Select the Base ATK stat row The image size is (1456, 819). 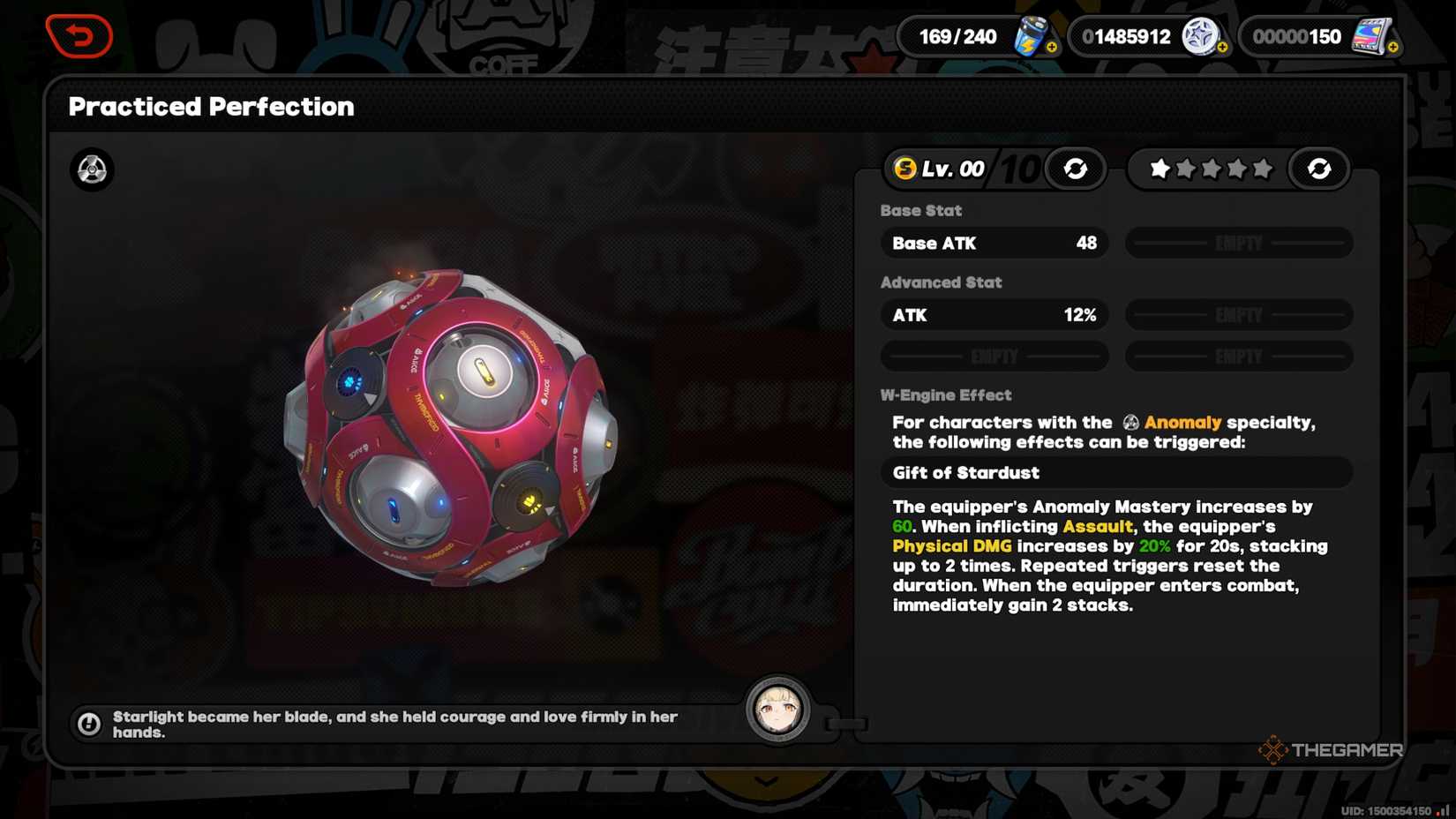[x=994, y=243]
